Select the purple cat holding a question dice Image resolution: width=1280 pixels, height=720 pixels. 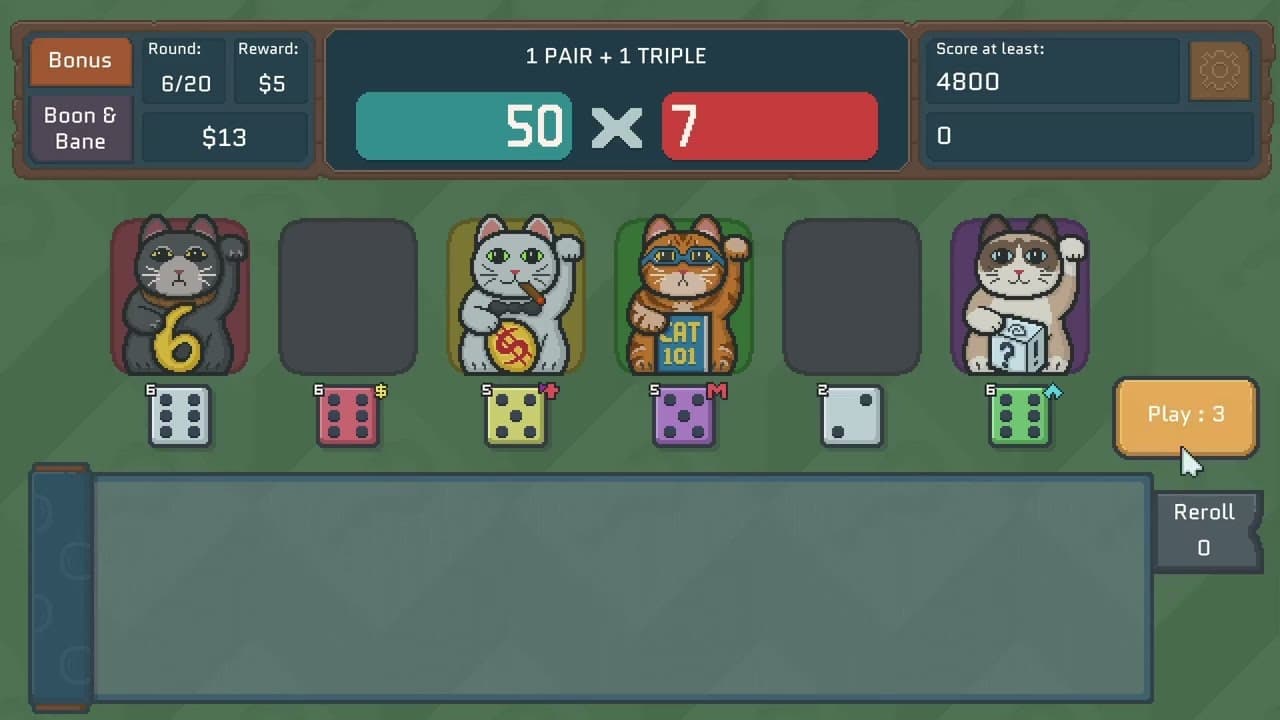click(1019, 295)
